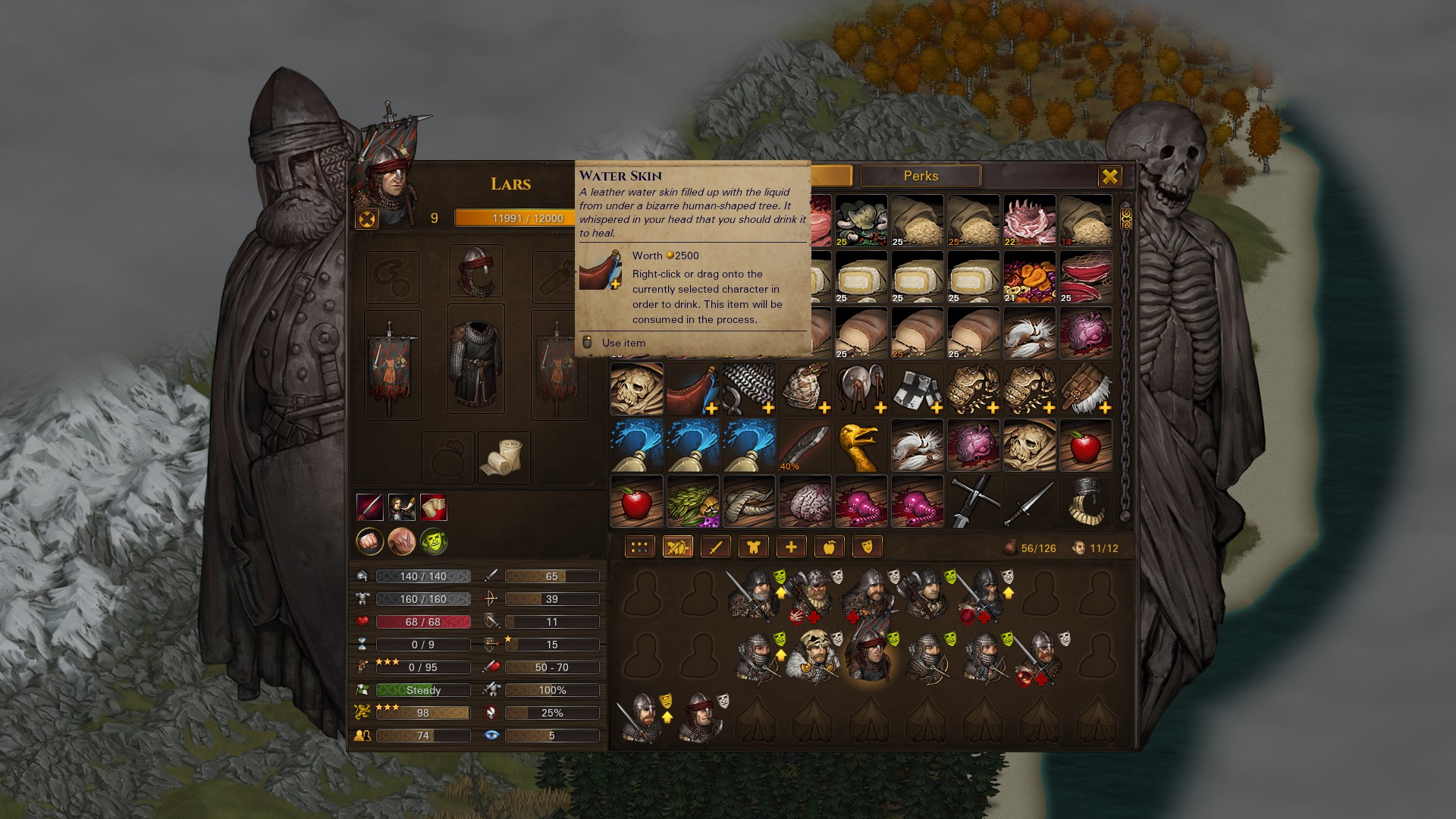
Task: Select the drinking horn helmet item
Action: tap(1085, 502)
